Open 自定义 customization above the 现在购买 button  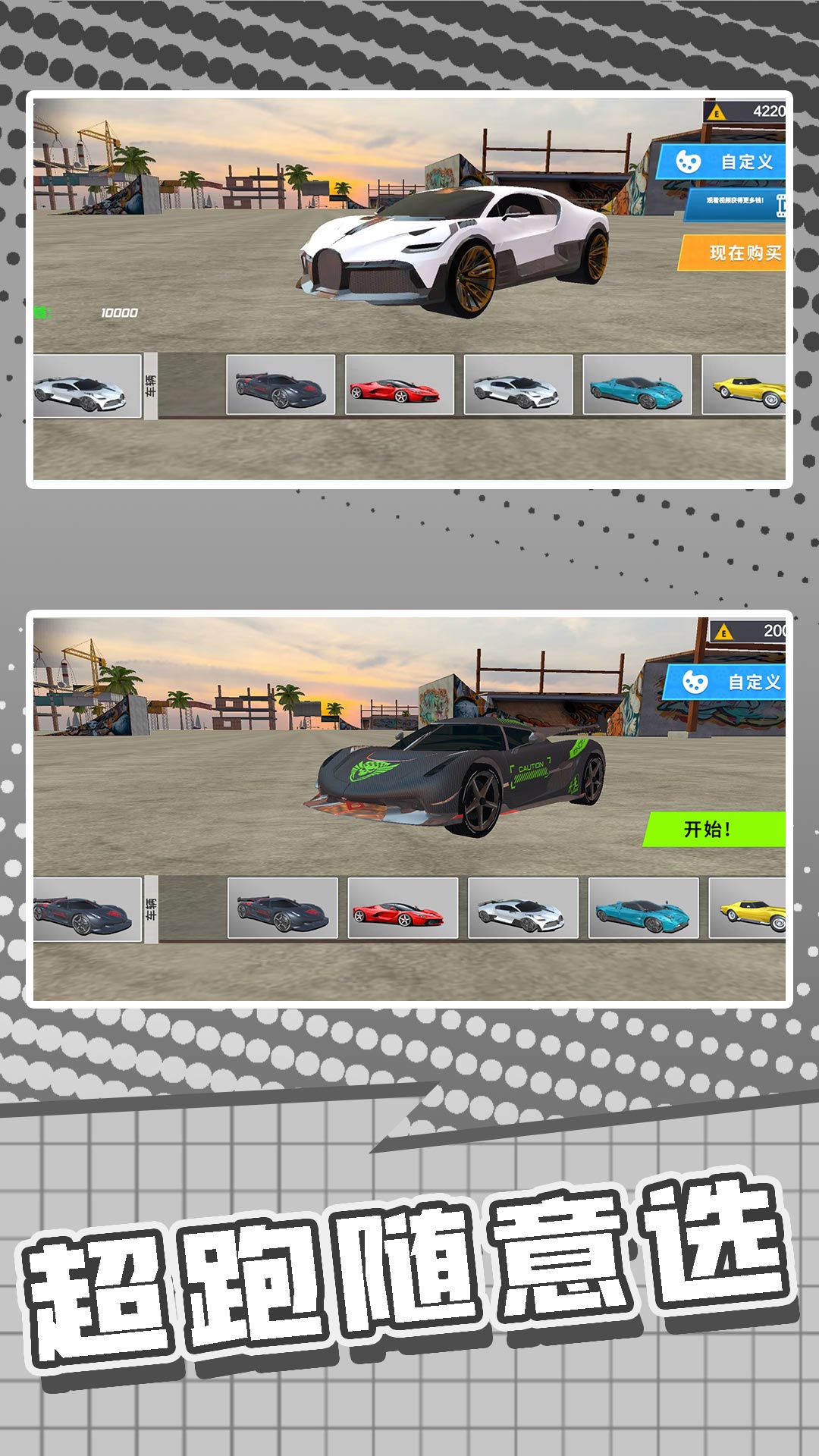pos(723,162)
